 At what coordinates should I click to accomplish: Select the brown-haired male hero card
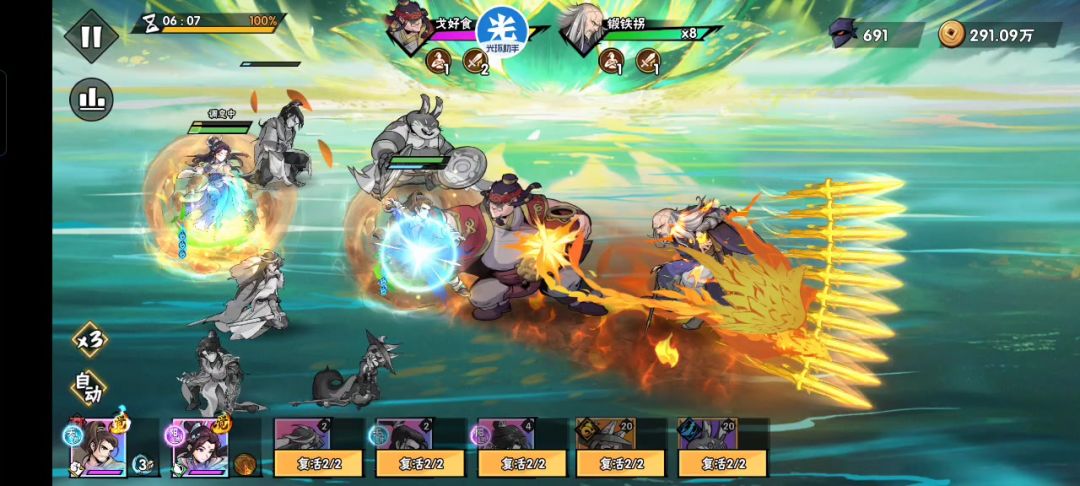pos(98,447)
